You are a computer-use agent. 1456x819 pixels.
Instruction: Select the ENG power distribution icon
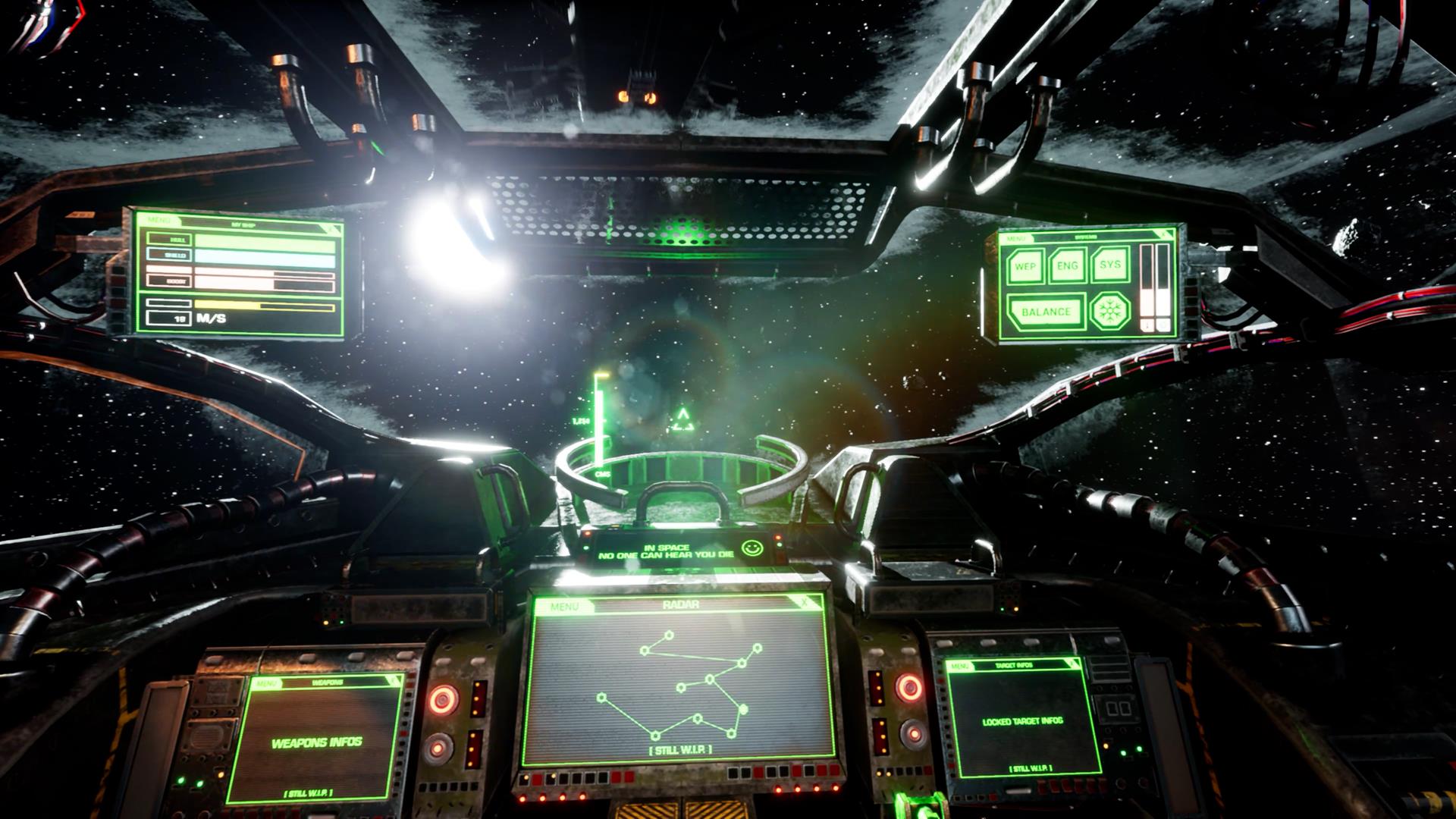point(1067,266)
